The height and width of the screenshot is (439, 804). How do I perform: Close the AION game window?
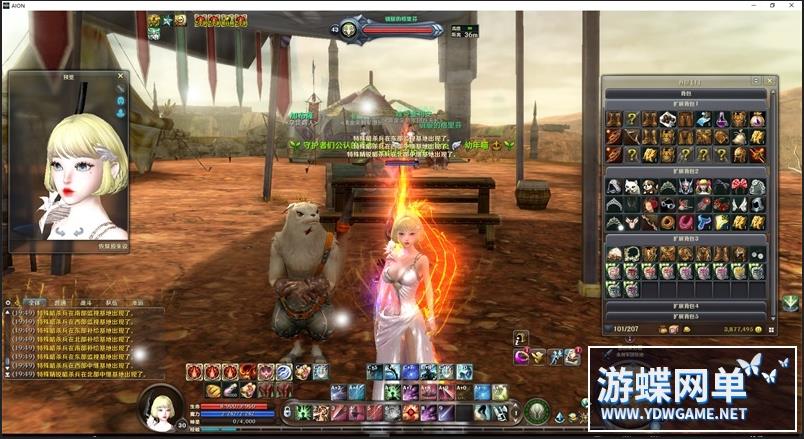pyautogui.click(x=792, y=5)
